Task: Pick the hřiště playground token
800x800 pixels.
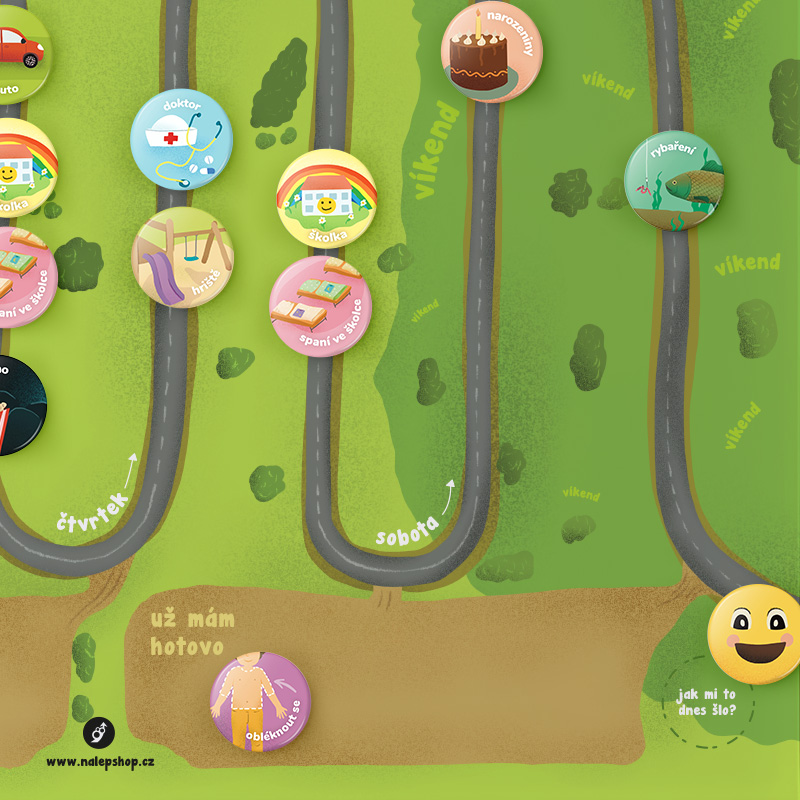Action: (183, 257)
